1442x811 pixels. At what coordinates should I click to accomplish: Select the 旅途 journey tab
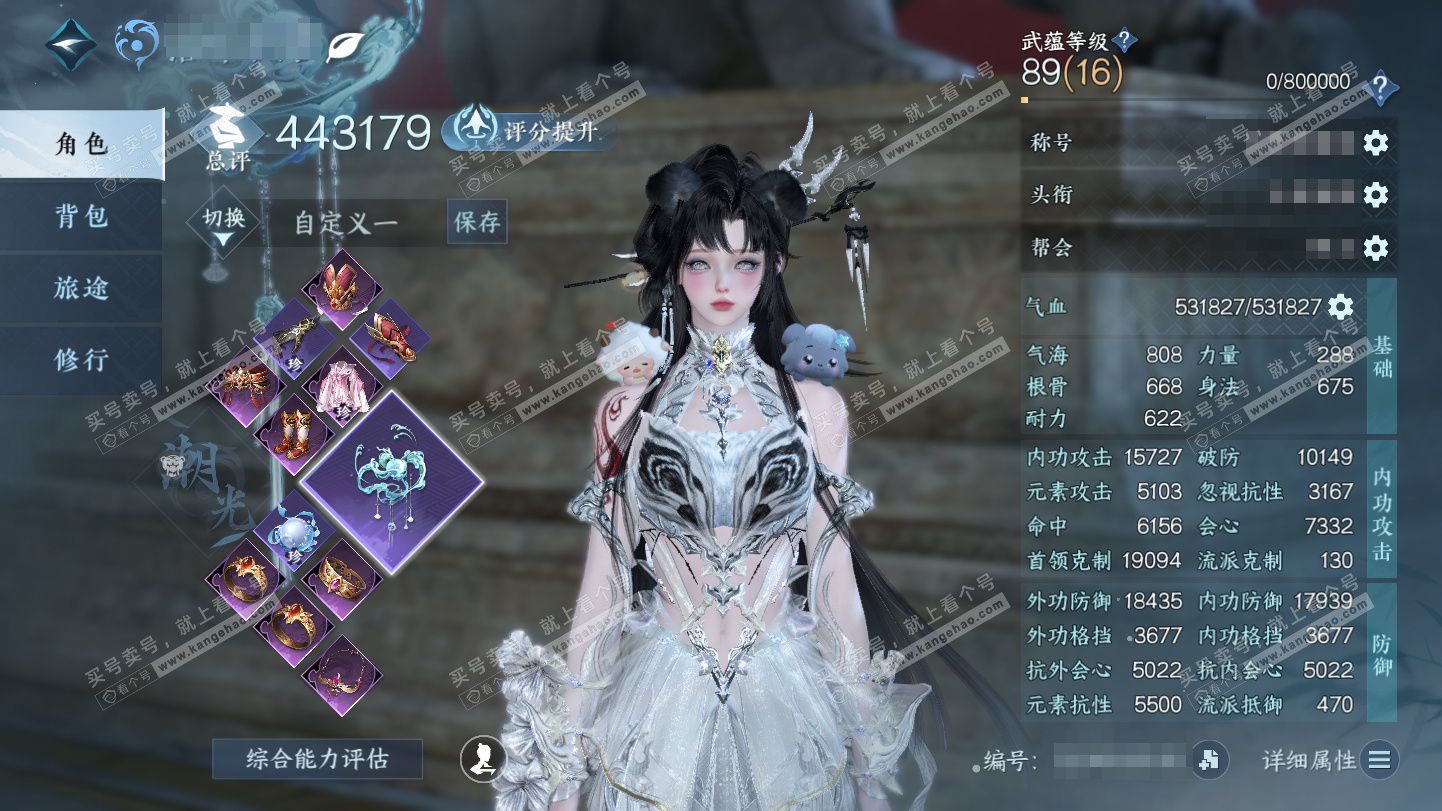click(x=82, y=288)
